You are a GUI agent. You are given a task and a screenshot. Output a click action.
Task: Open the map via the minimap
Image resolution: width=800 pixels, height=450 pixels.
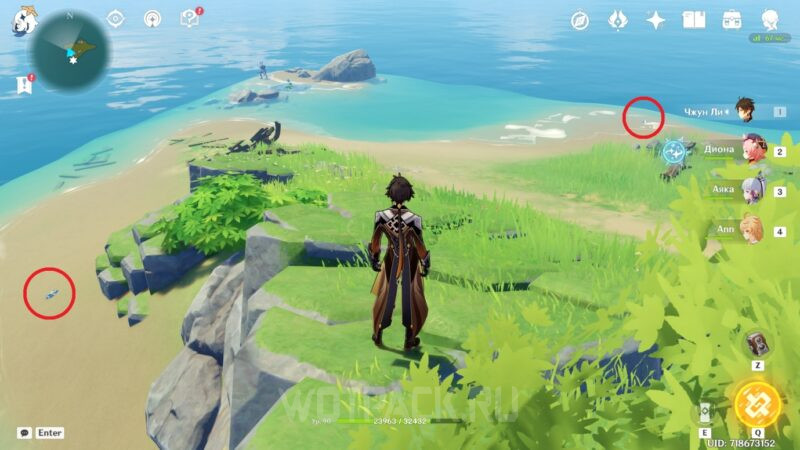point(69,51)
